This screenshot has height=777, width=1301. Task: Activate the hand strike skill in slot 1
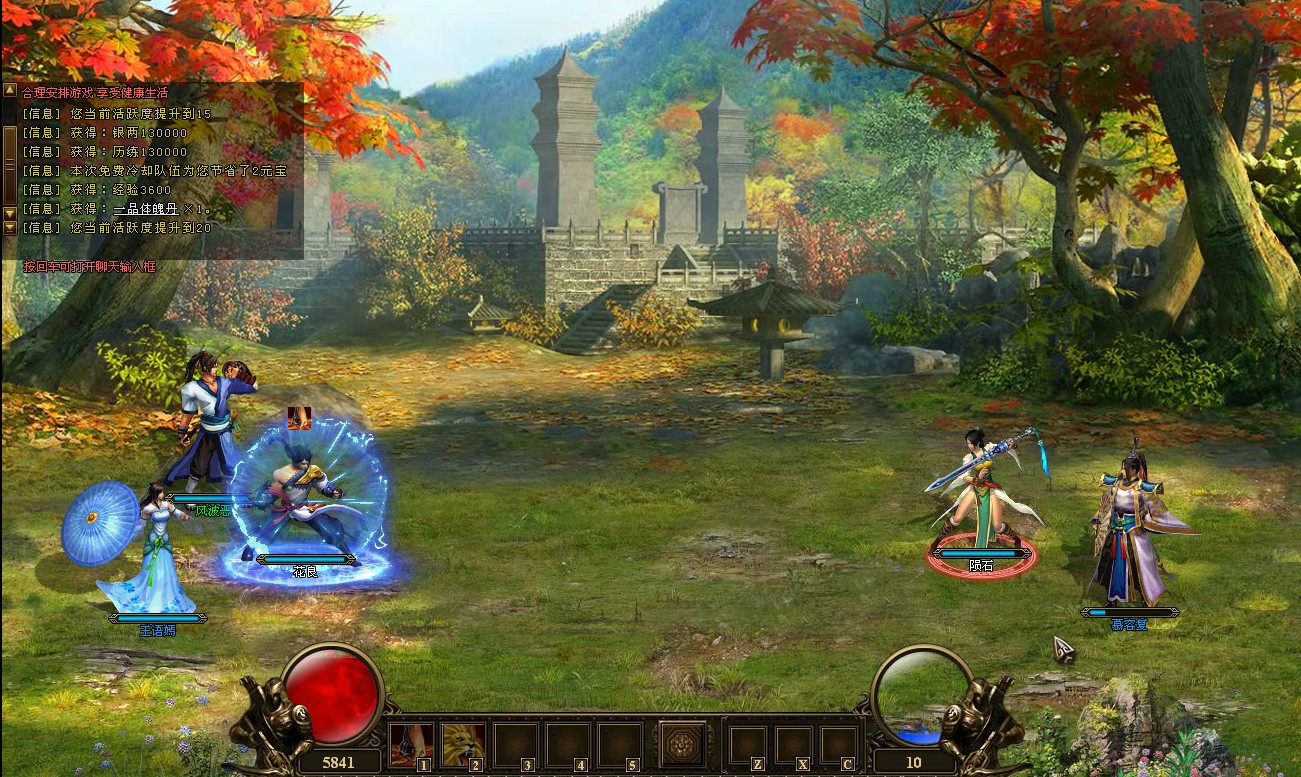click(411, 744)
